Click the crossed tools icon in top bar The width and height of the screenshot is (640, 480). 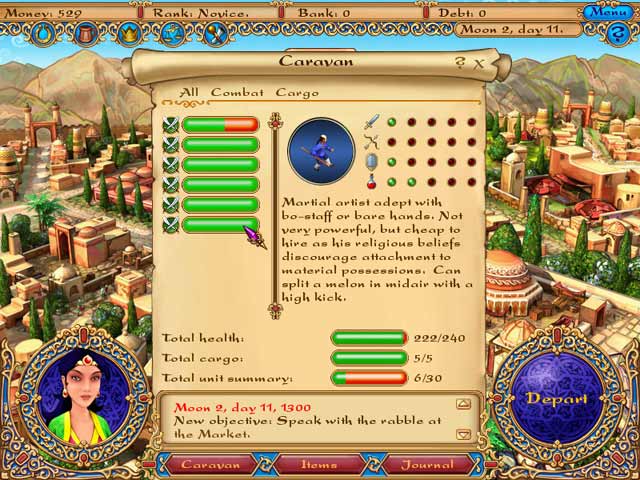tap(216, 34)
